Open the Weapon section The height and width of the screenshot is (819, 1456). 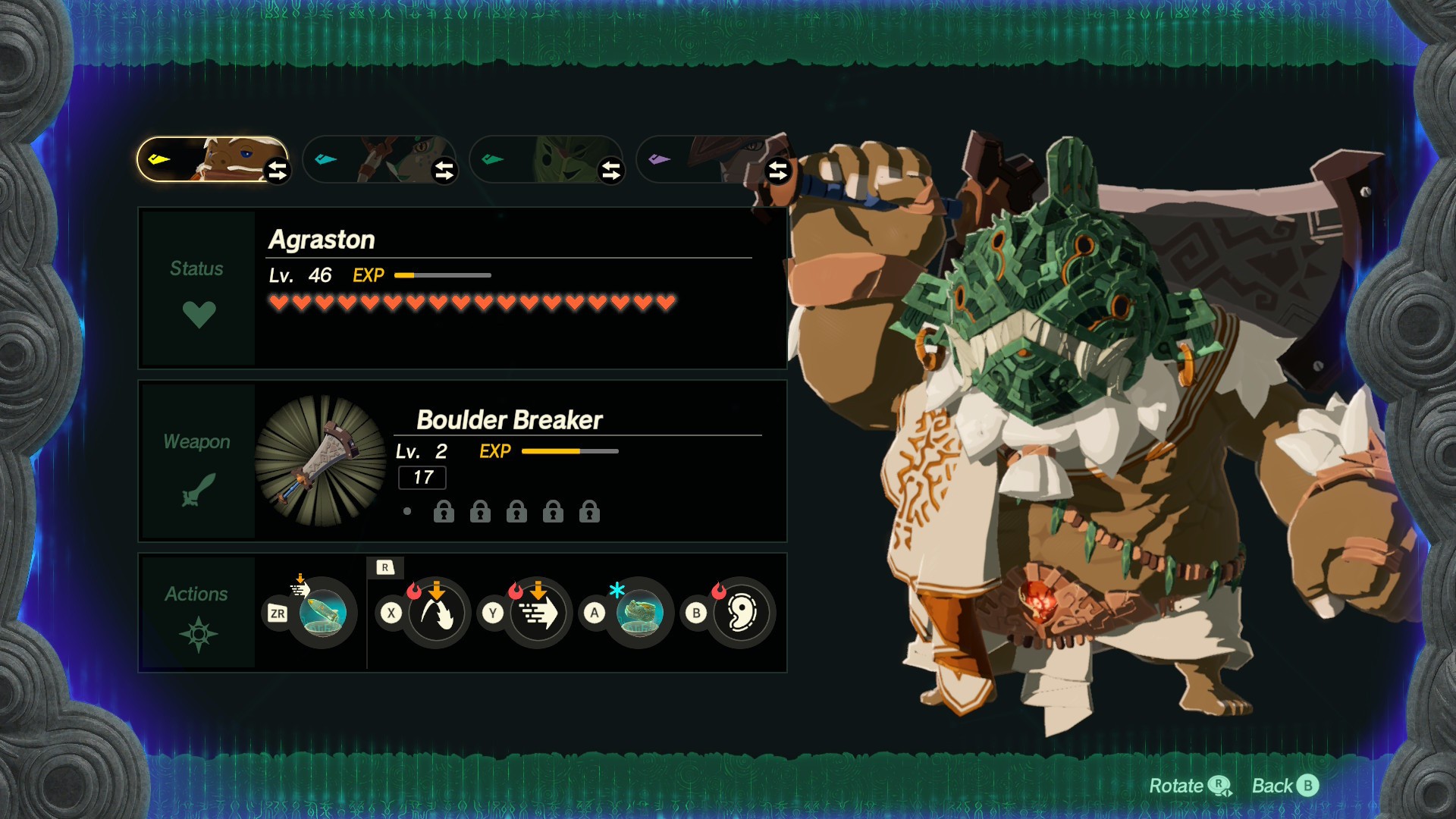point(197,462)
